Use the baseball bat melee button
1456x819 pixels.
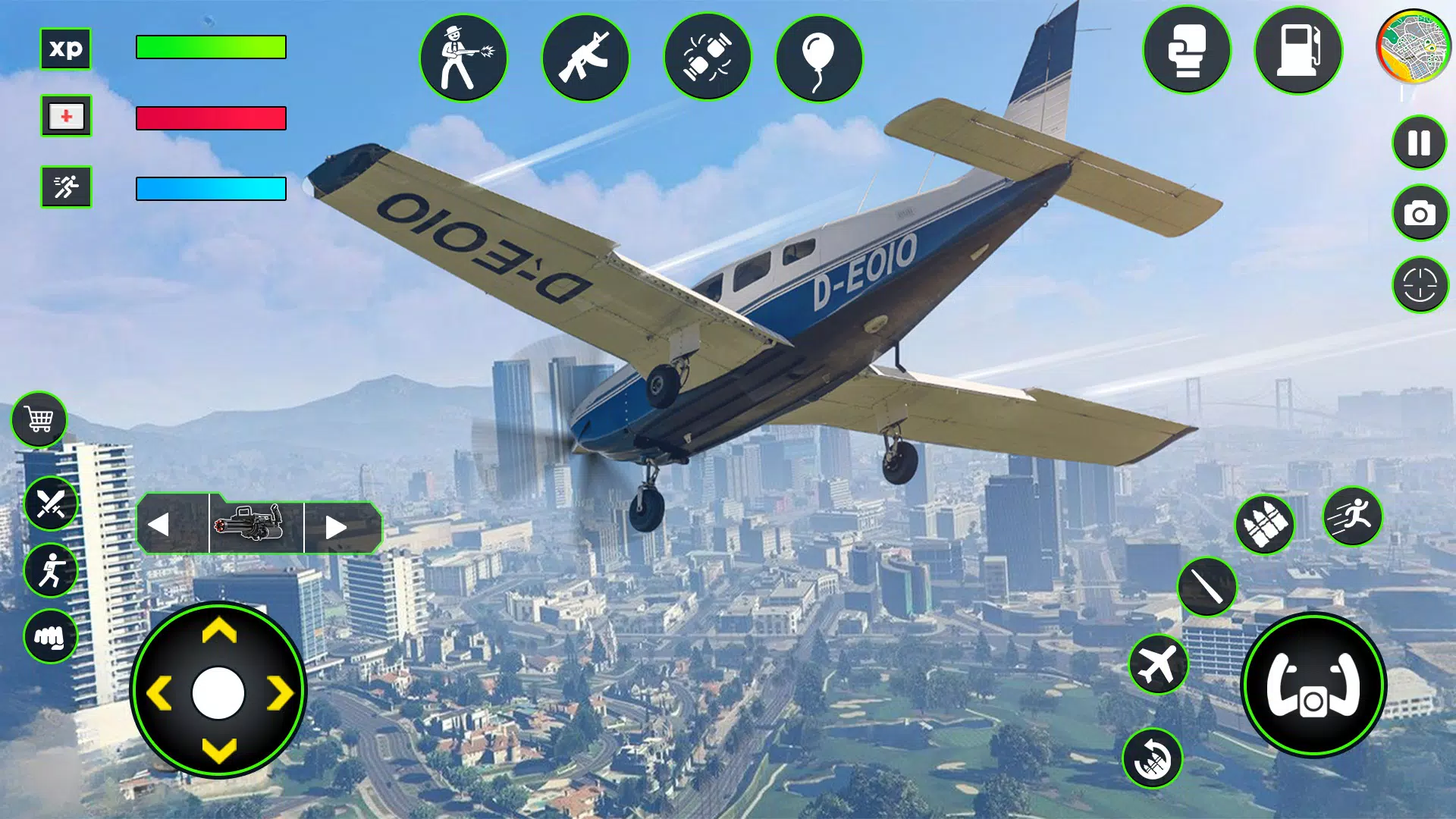(x=1206, y=586)
